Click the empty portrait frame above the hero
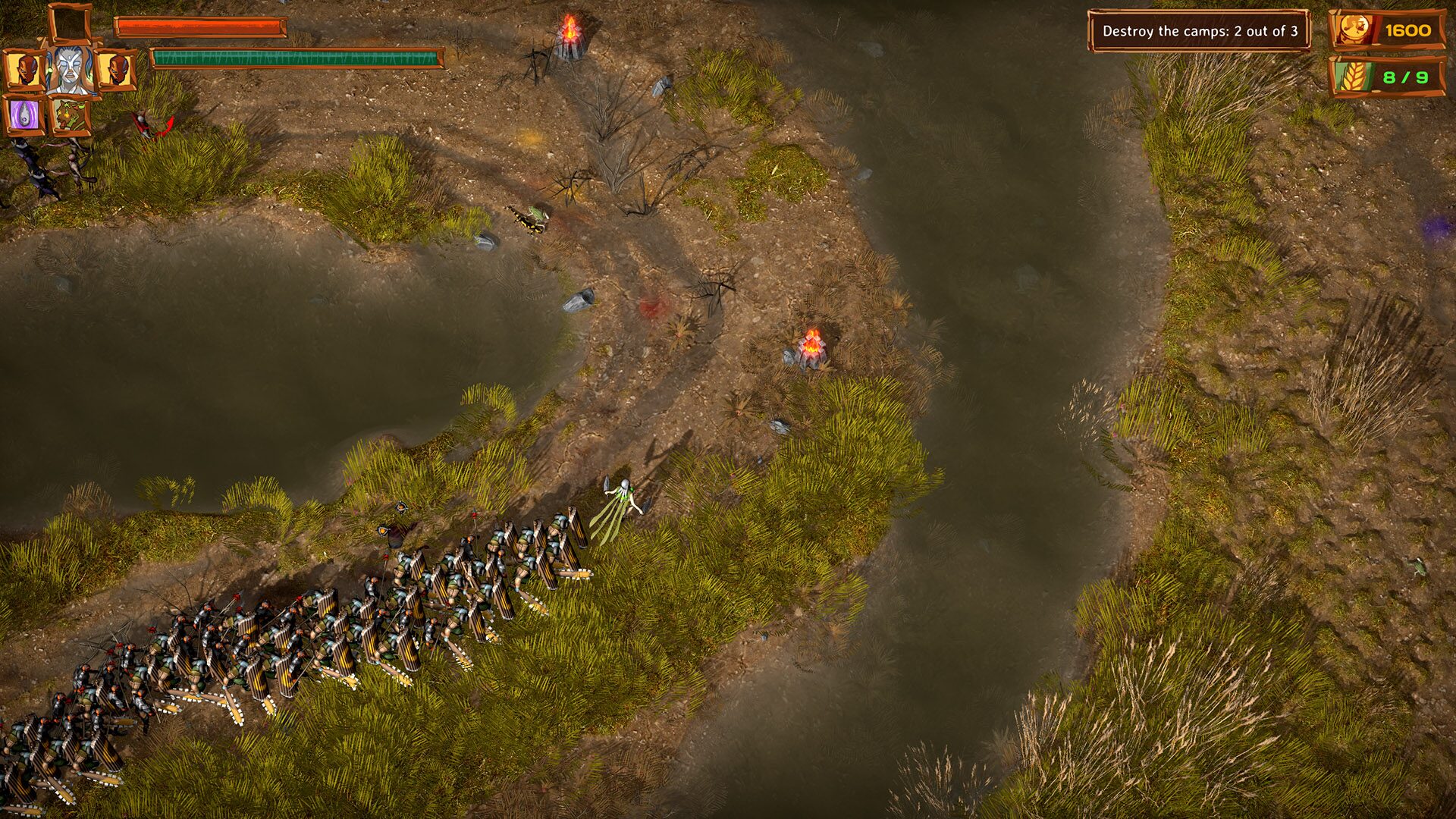 click(x=69, y=21)
